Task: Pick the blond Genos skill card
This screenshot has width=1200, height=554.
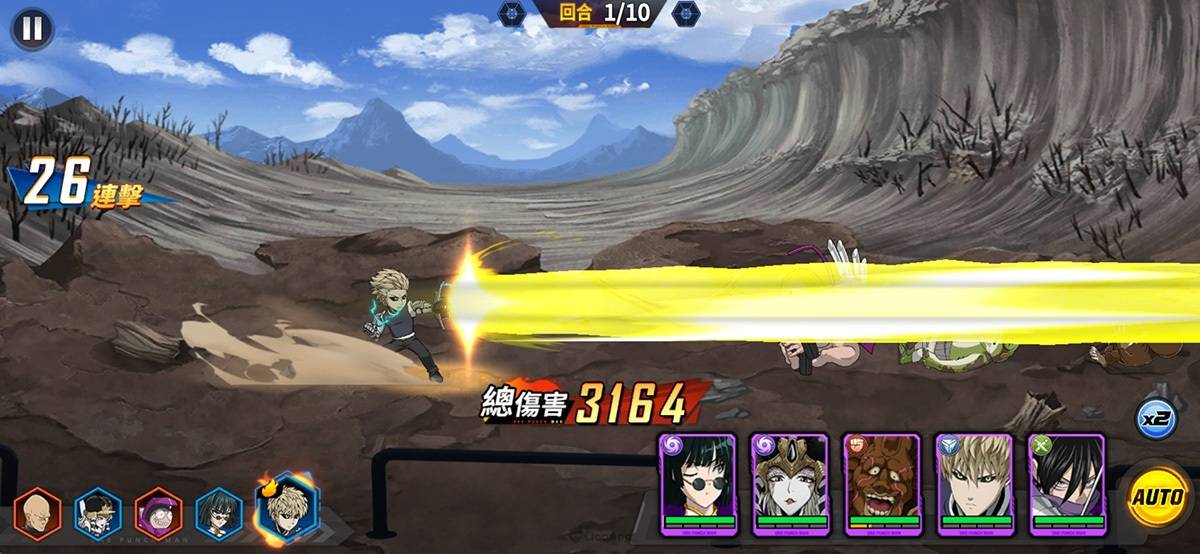Action: [x=975, y=484]
